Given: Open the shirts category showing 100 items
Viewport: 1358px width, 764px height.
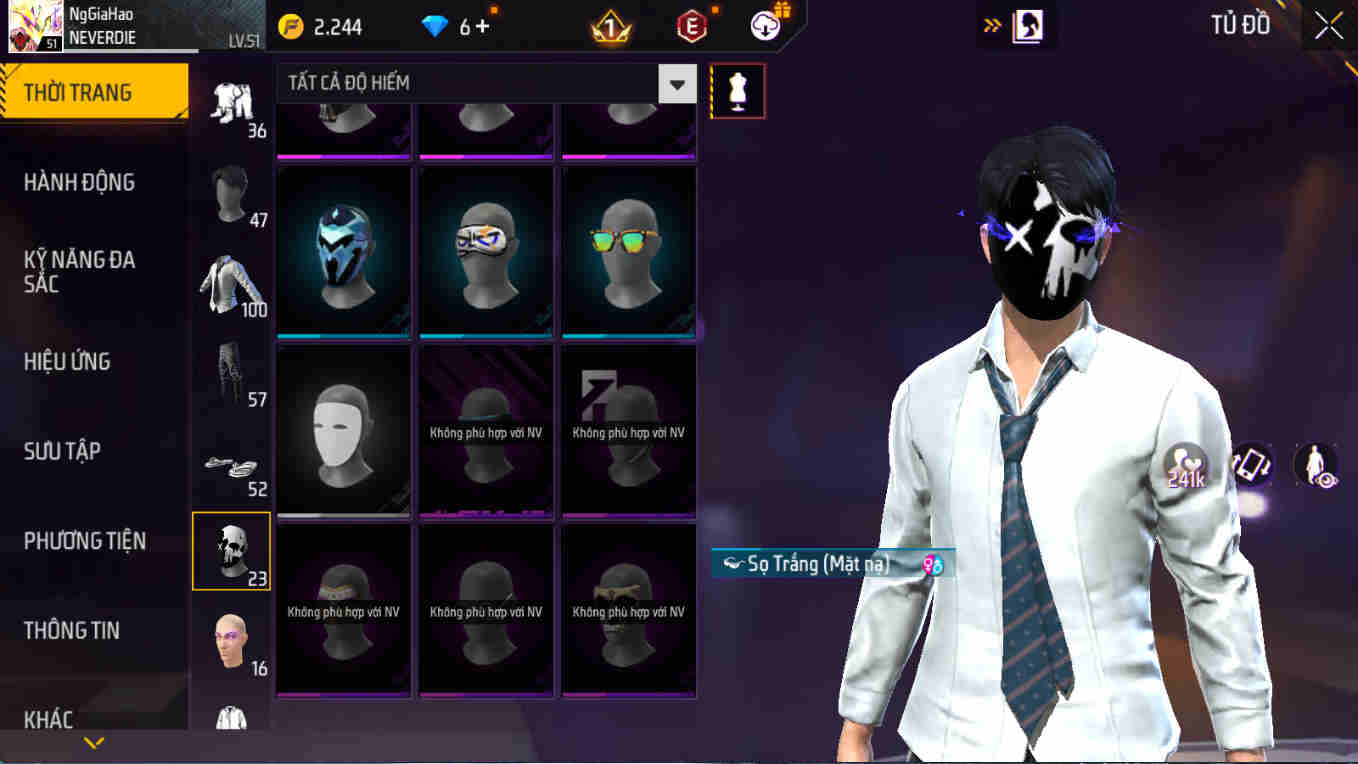Looking at the screenshot, I should pyautogui.click(x=231, y=283).
